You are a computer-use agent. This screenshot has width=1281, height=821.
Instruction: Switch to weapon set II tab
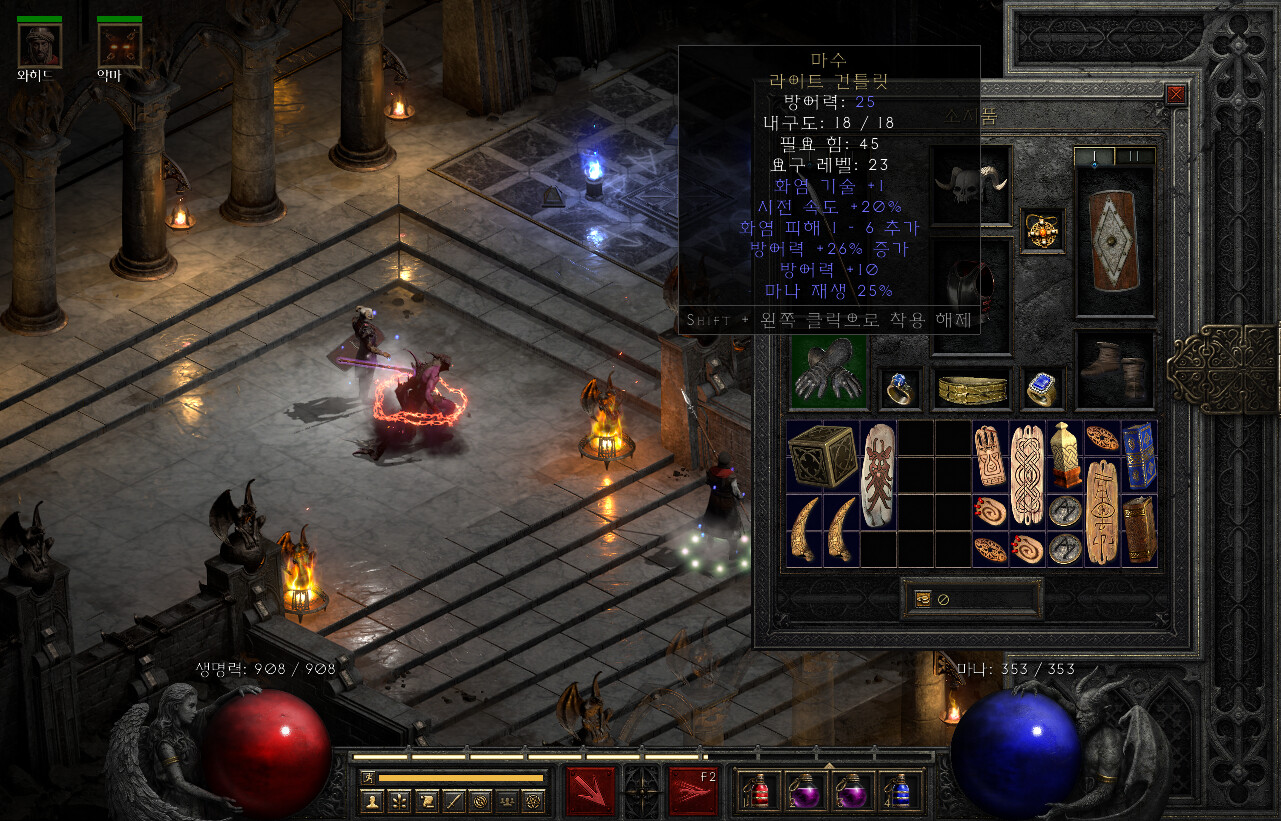[x=1134, y=157]
